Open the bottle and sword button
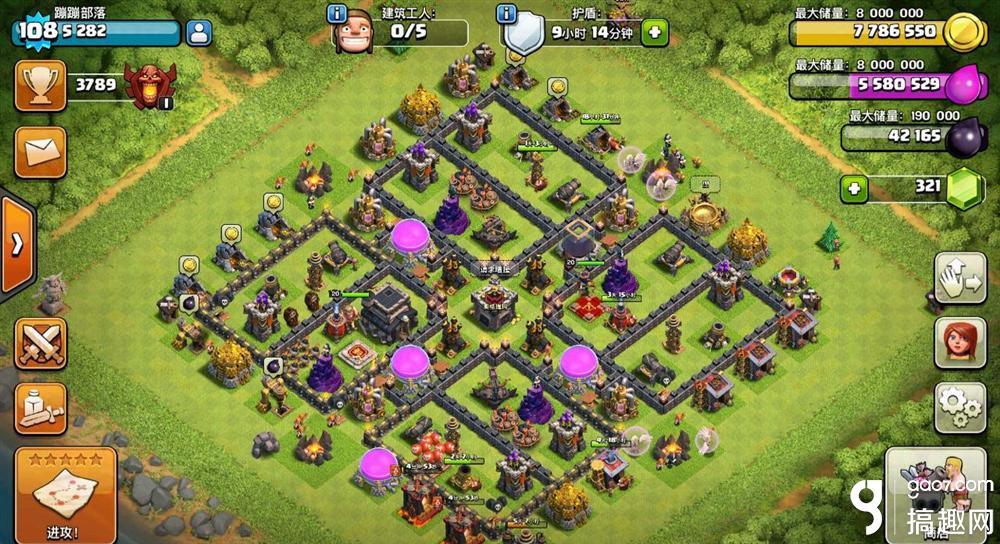 (x=40, y=408)
